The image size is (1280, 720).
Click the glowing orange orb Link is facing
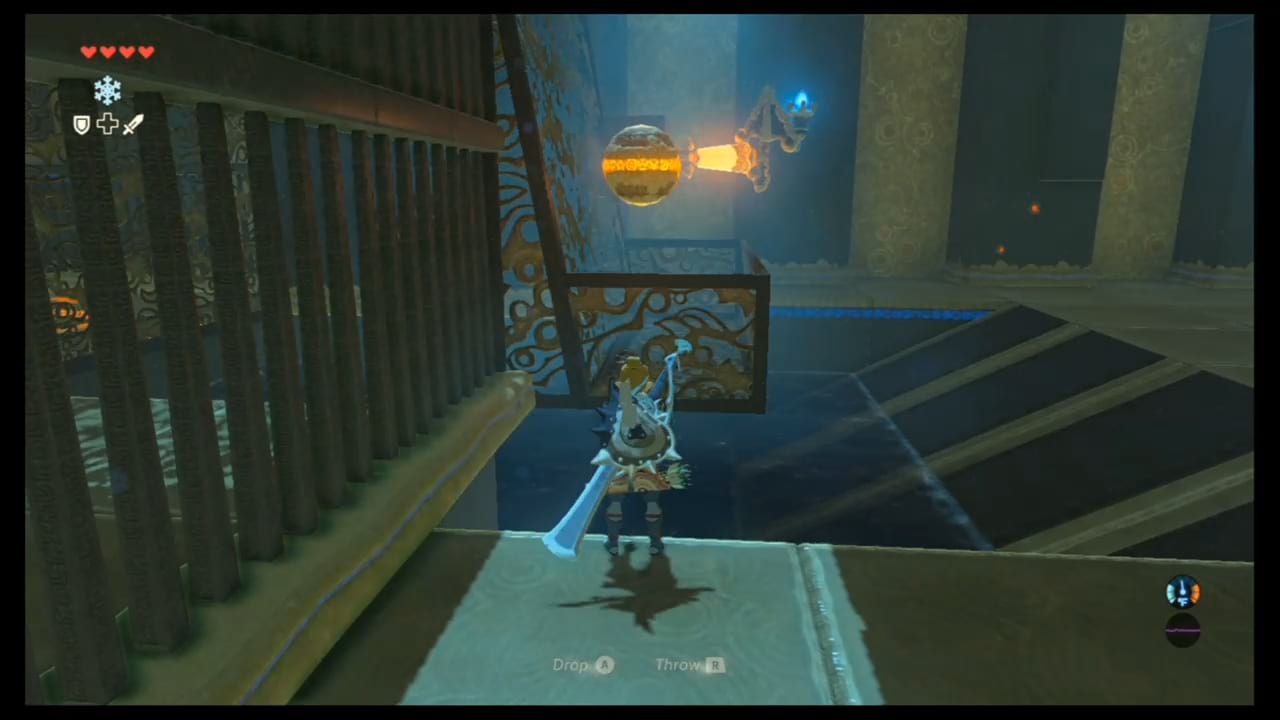pos(643,165)
